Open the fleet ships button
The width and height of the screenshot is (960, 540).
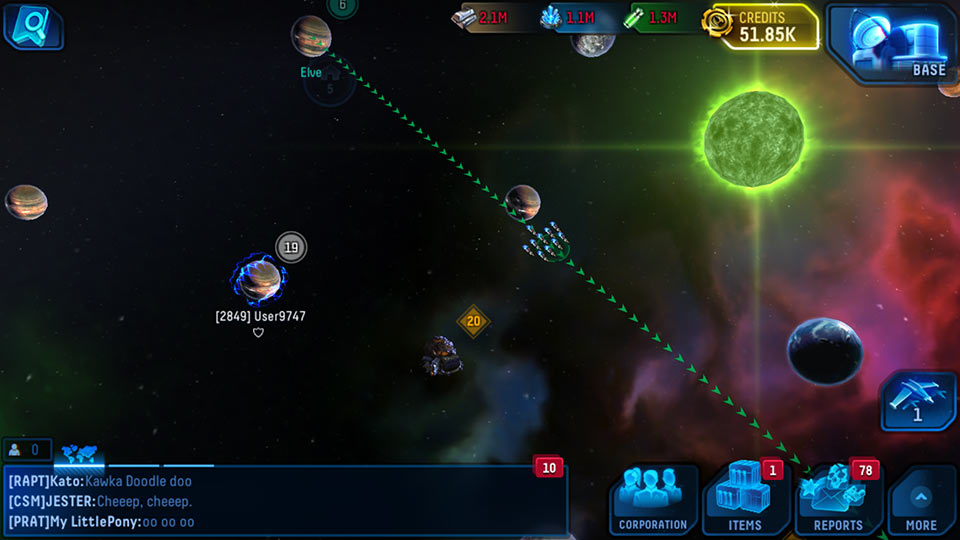click(918, 400)
